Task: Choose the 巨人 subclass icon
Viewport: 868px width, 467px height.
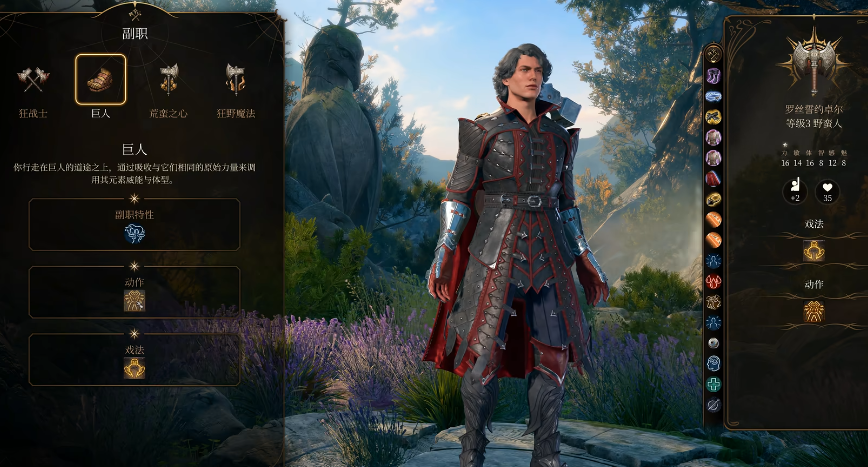Action: coord(100,79)
